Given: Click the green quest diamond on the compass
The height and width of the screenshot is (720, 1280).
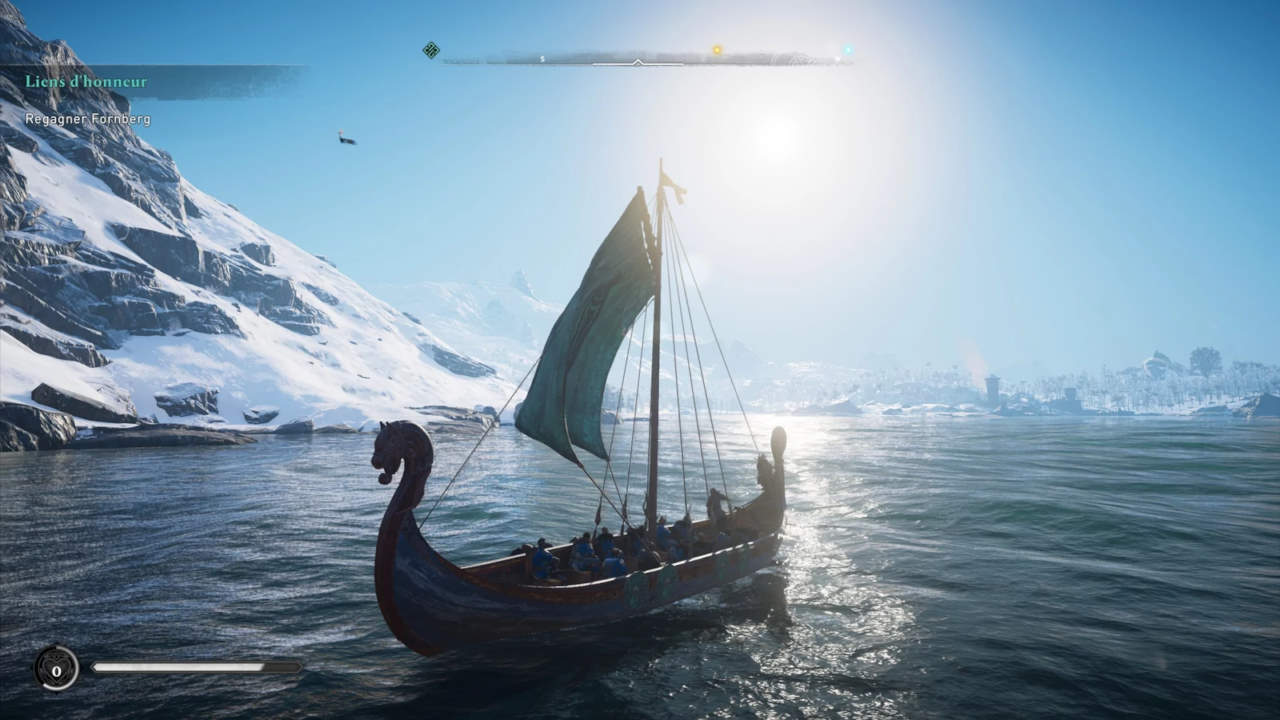Looking at the screenshot, I should (431, 50).
